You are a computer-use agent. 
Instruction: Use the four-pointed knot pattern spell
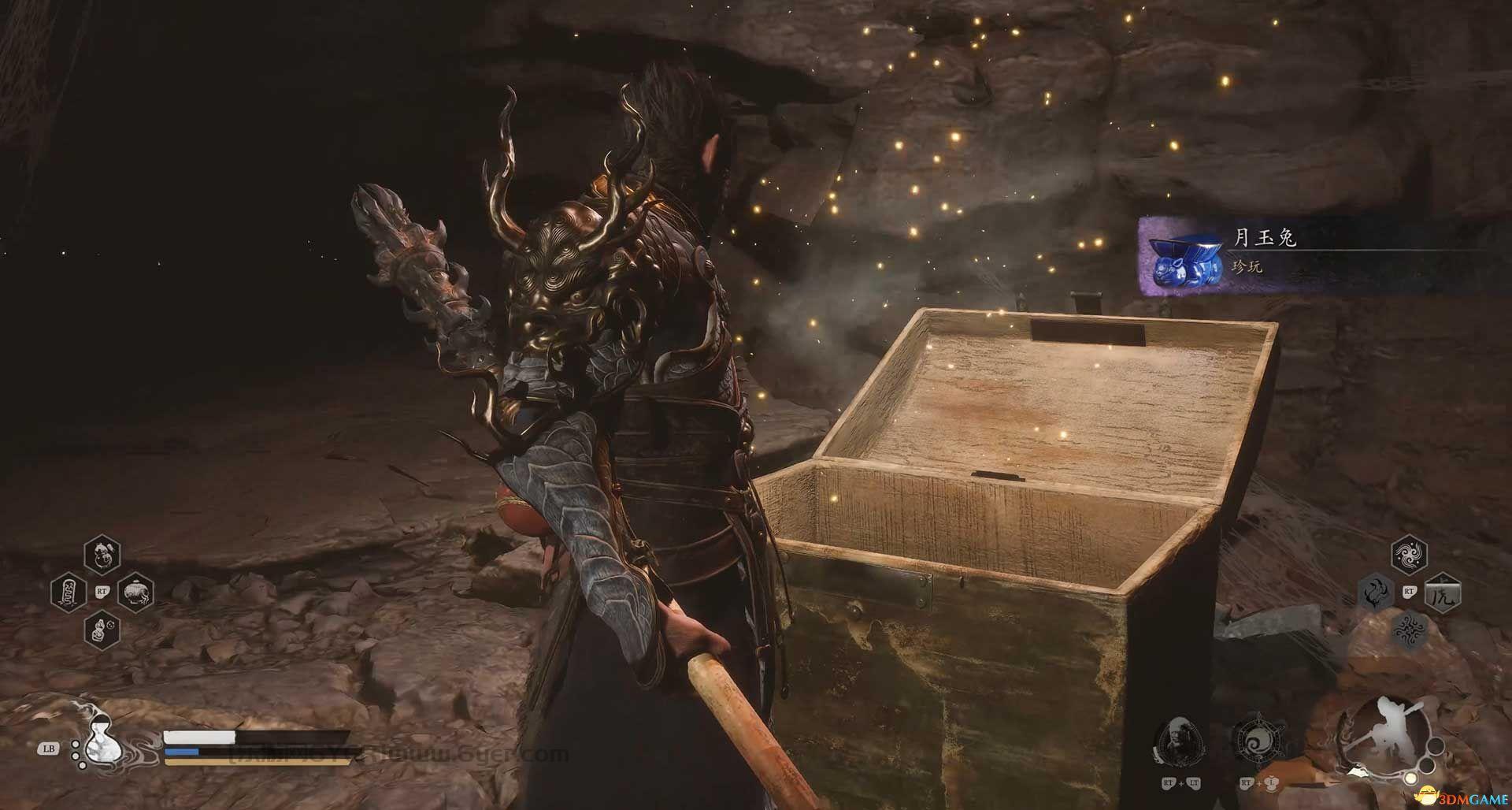point(1409,630)
